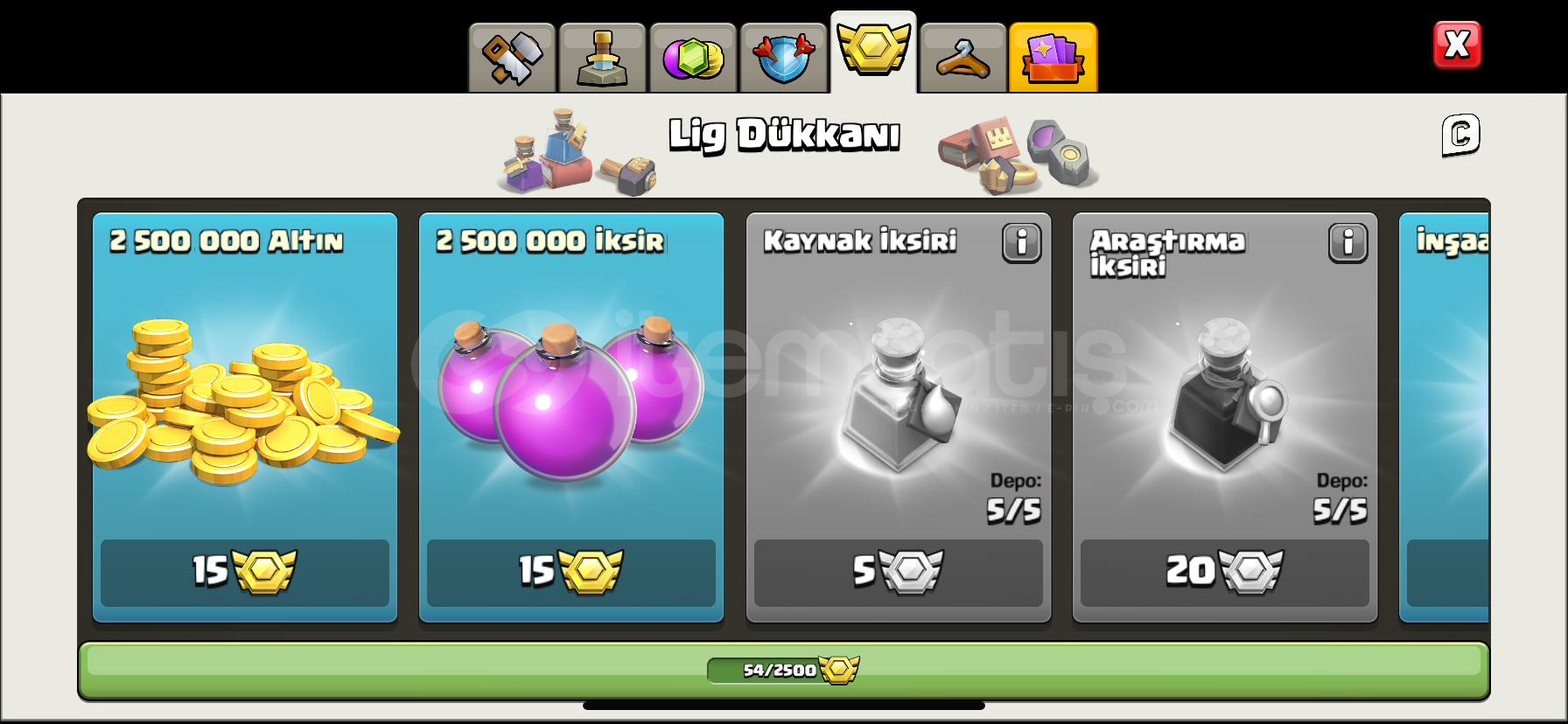Click the info button on Kaynak İksiri card
This screenshot has height=724, width=1568.
pos(1019,244)
